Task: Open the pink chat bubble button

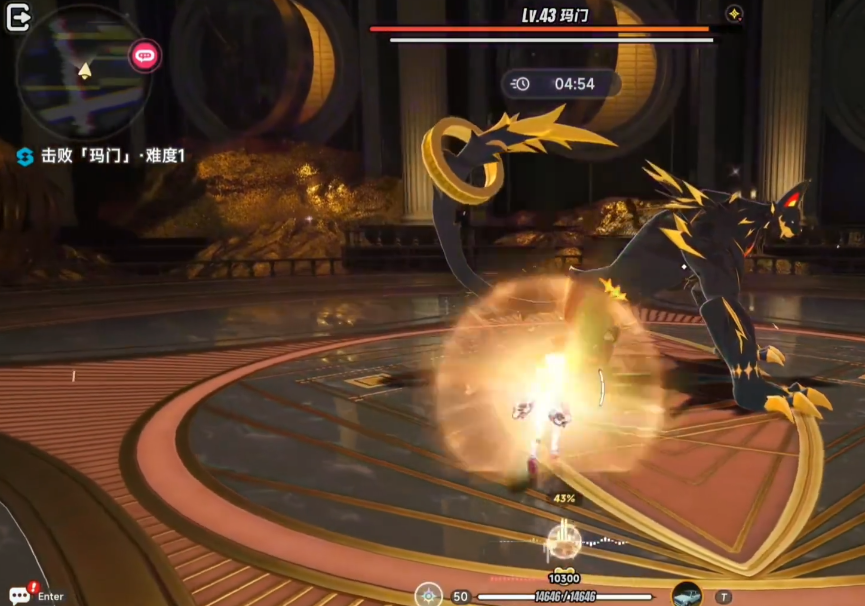Action: click(145, 55)
